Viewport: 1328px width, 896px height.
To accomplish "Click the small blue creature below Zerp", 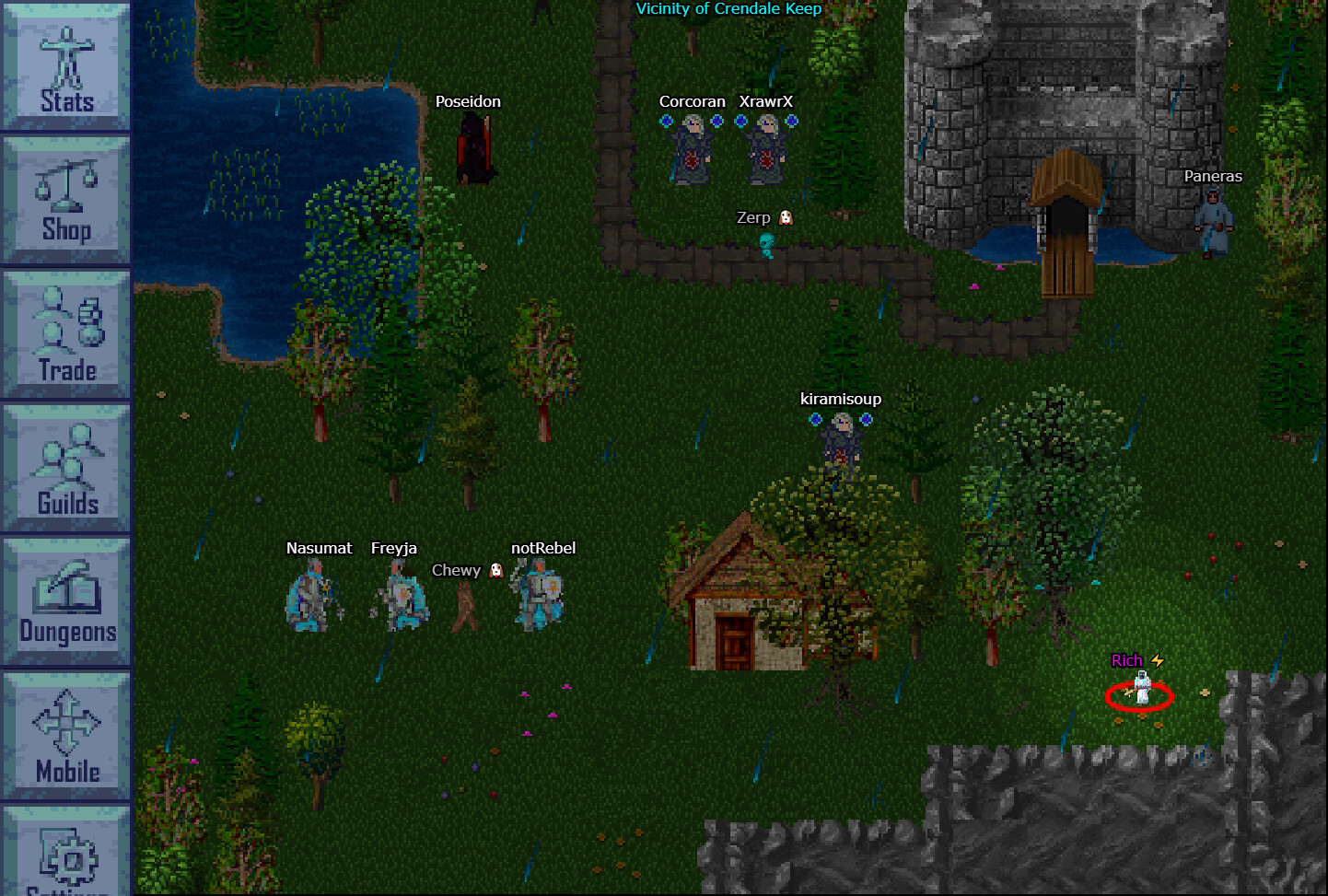I will click(765, 246).
